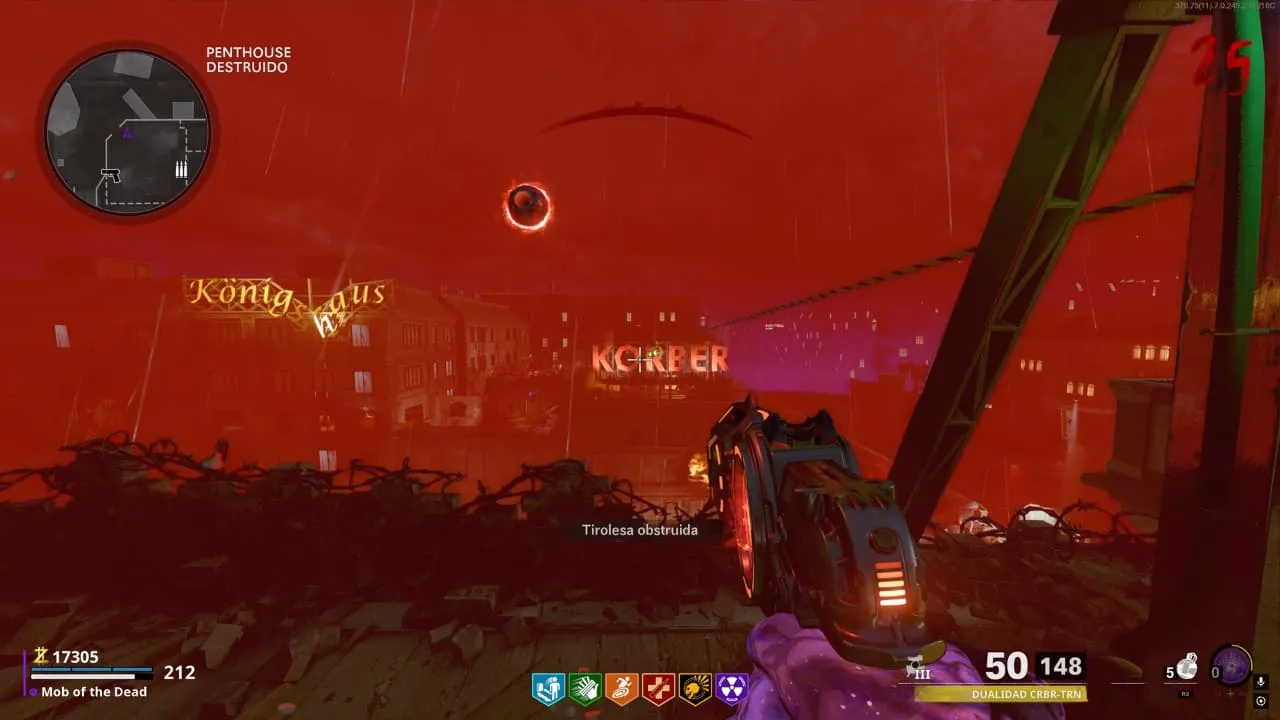Viewport: 1280px width, 720px height.
Task: Click the circular minimap
Action: (x=127, y=131)
